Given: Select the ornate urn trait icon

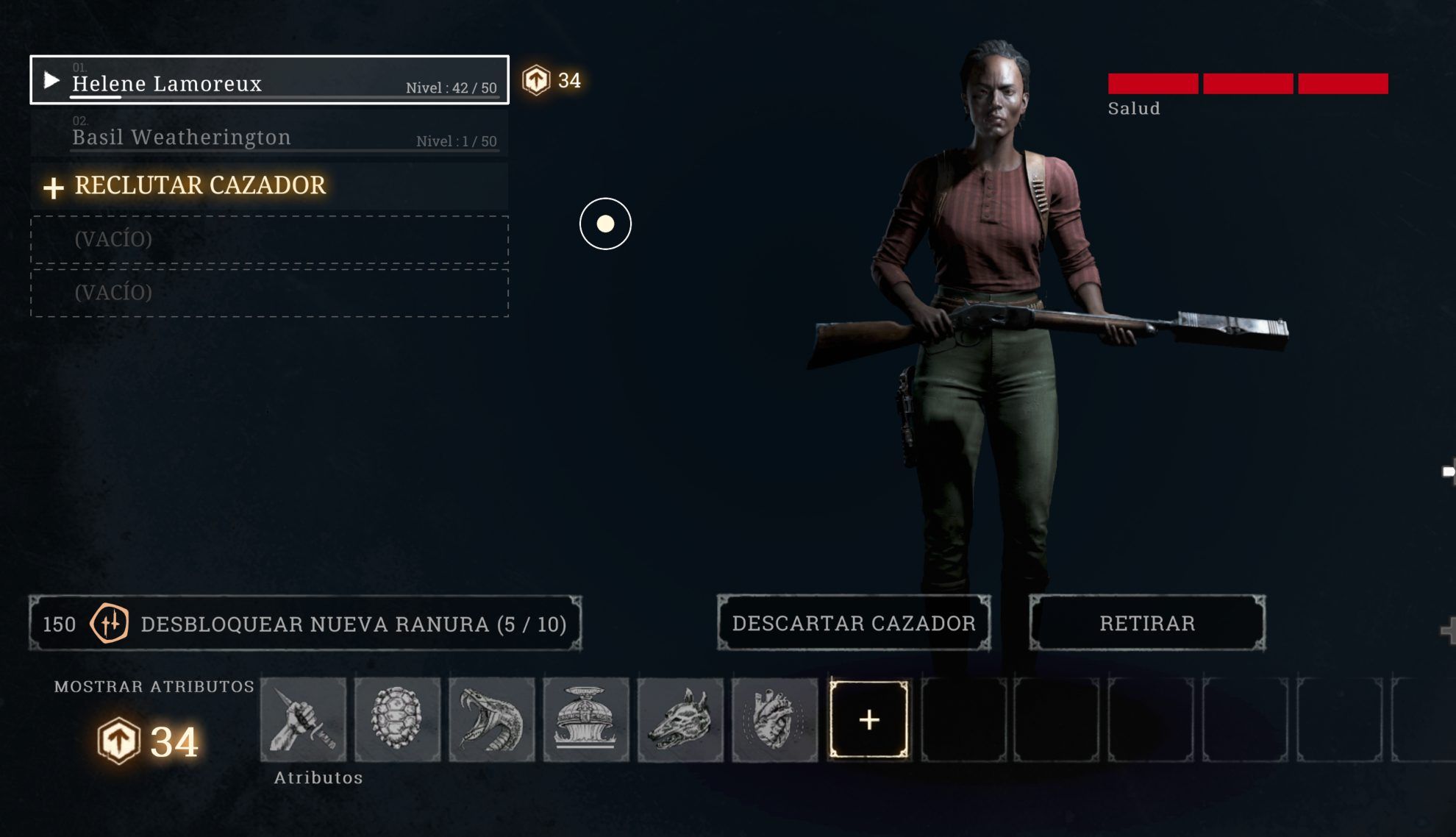Looking at the screenshot, I should [586, 719].
